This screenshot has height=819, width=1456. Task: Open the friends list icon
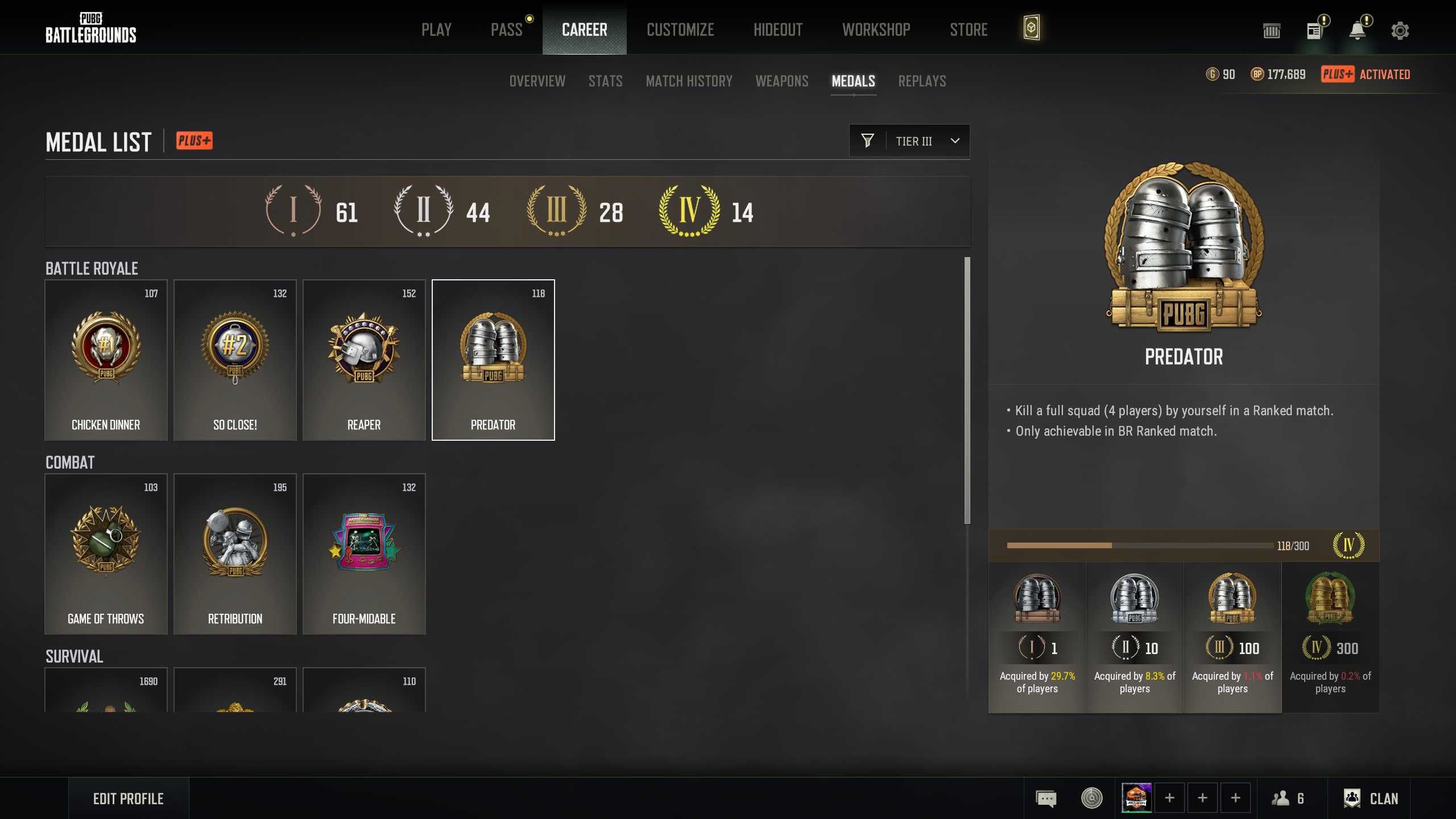coord(1288,799)
